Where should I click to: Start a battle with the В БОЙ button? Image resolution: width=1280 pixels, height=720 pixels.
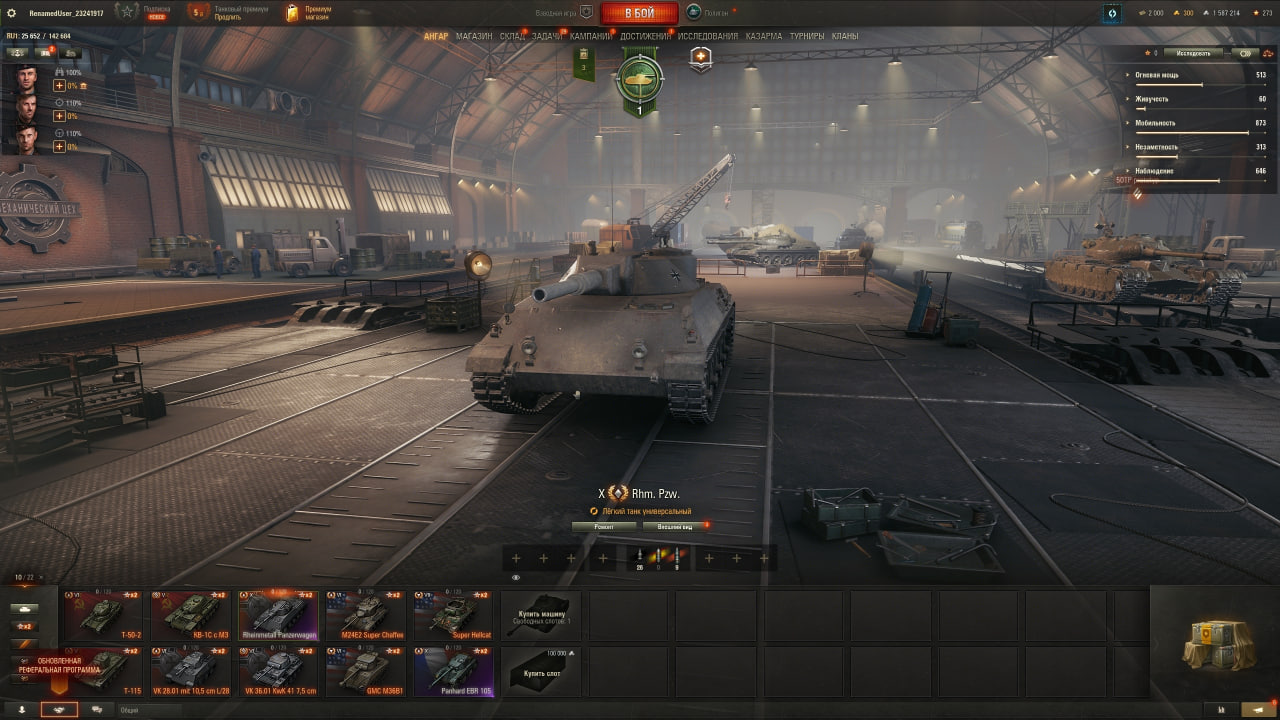(639, 13)
